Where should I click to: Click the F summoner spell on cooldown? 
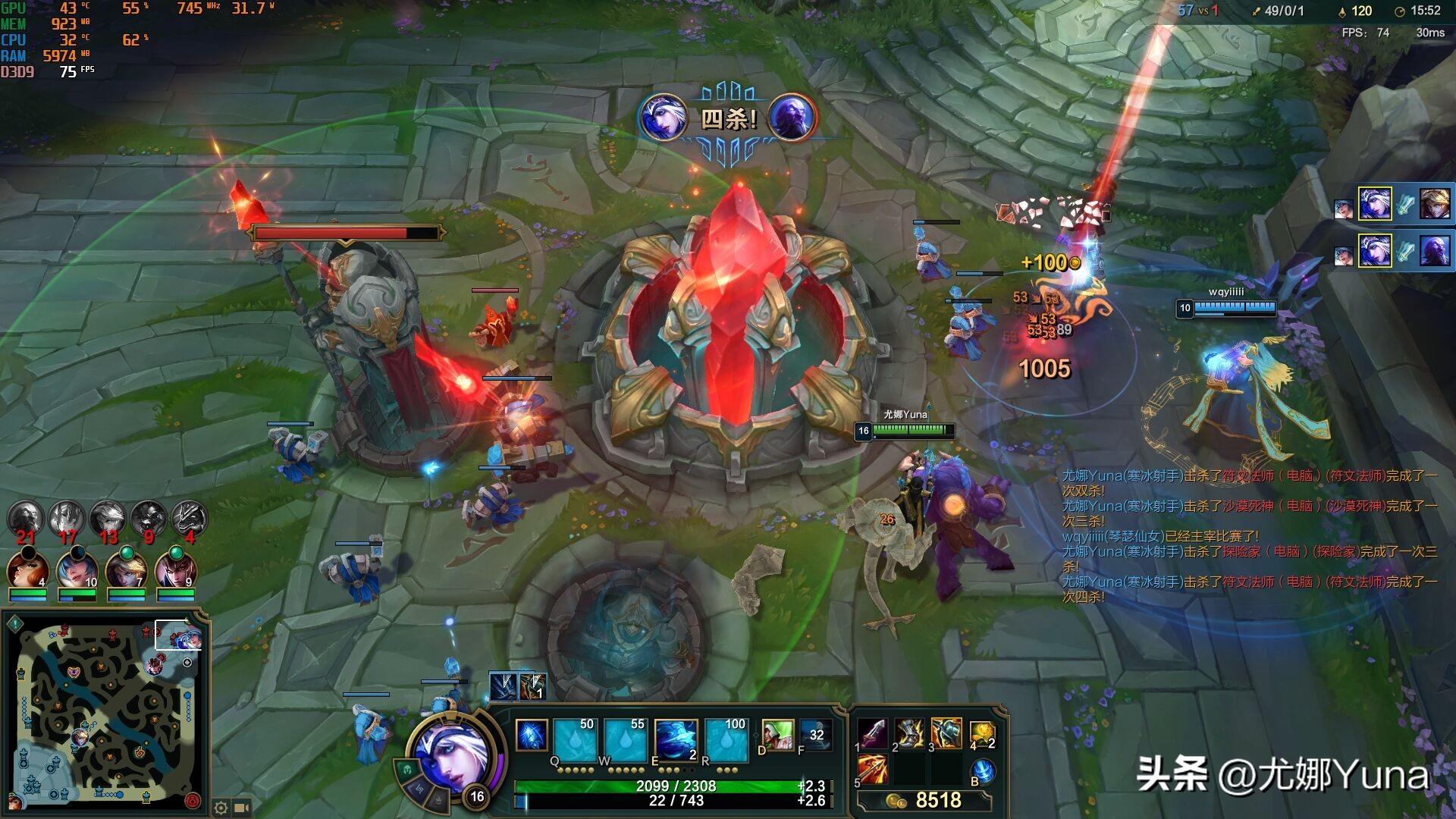[x=814, y=736]
